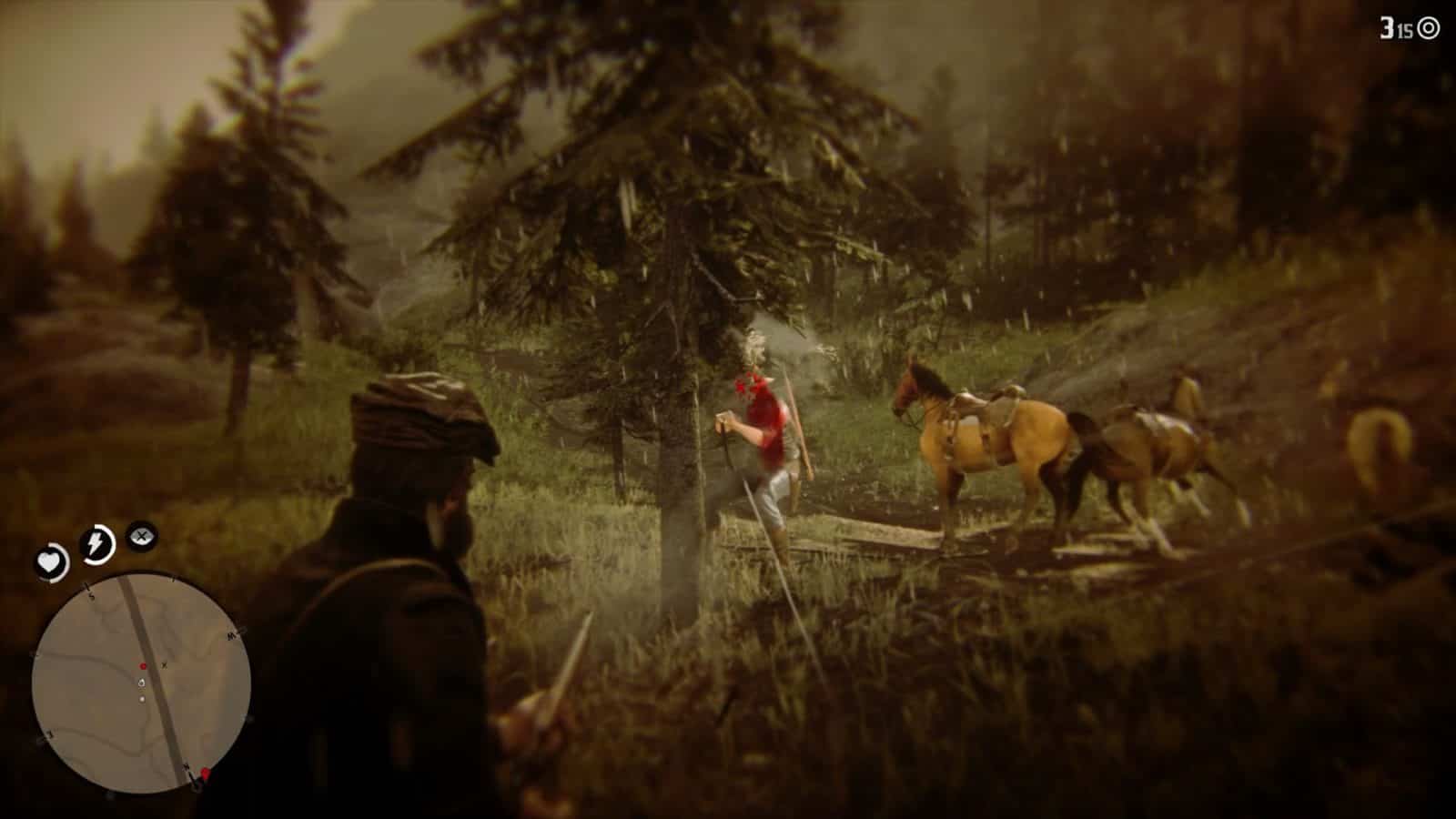1456x819 pixels.
Task: Click the health core heart icon
Action: 50,561
